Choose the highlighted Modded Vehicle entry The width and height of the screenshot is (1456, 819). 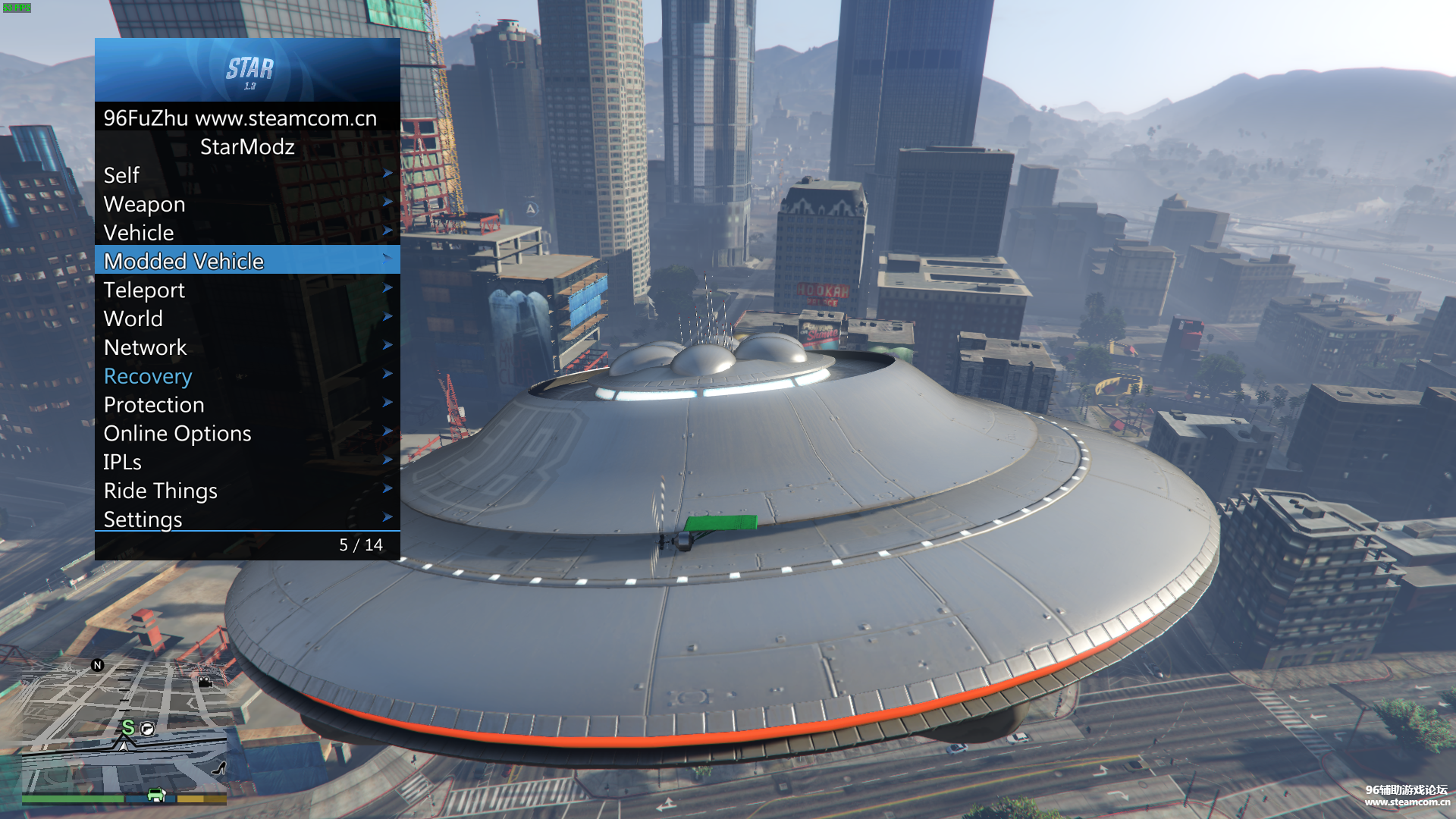(x=246, y=261)
